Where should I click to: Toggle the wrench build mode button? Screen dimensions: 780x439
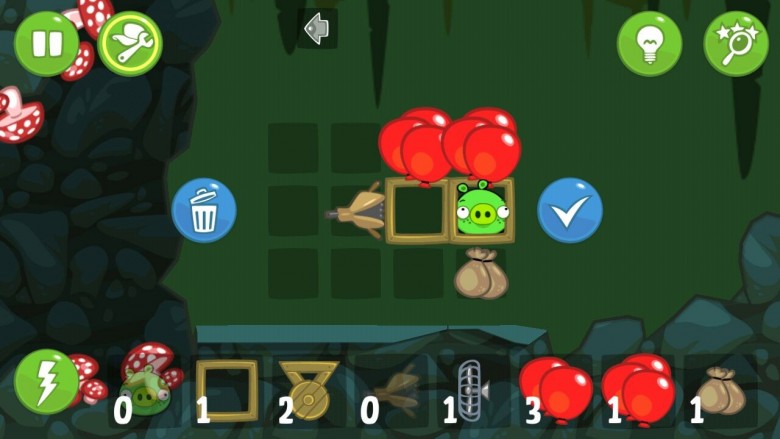(130, 44)
